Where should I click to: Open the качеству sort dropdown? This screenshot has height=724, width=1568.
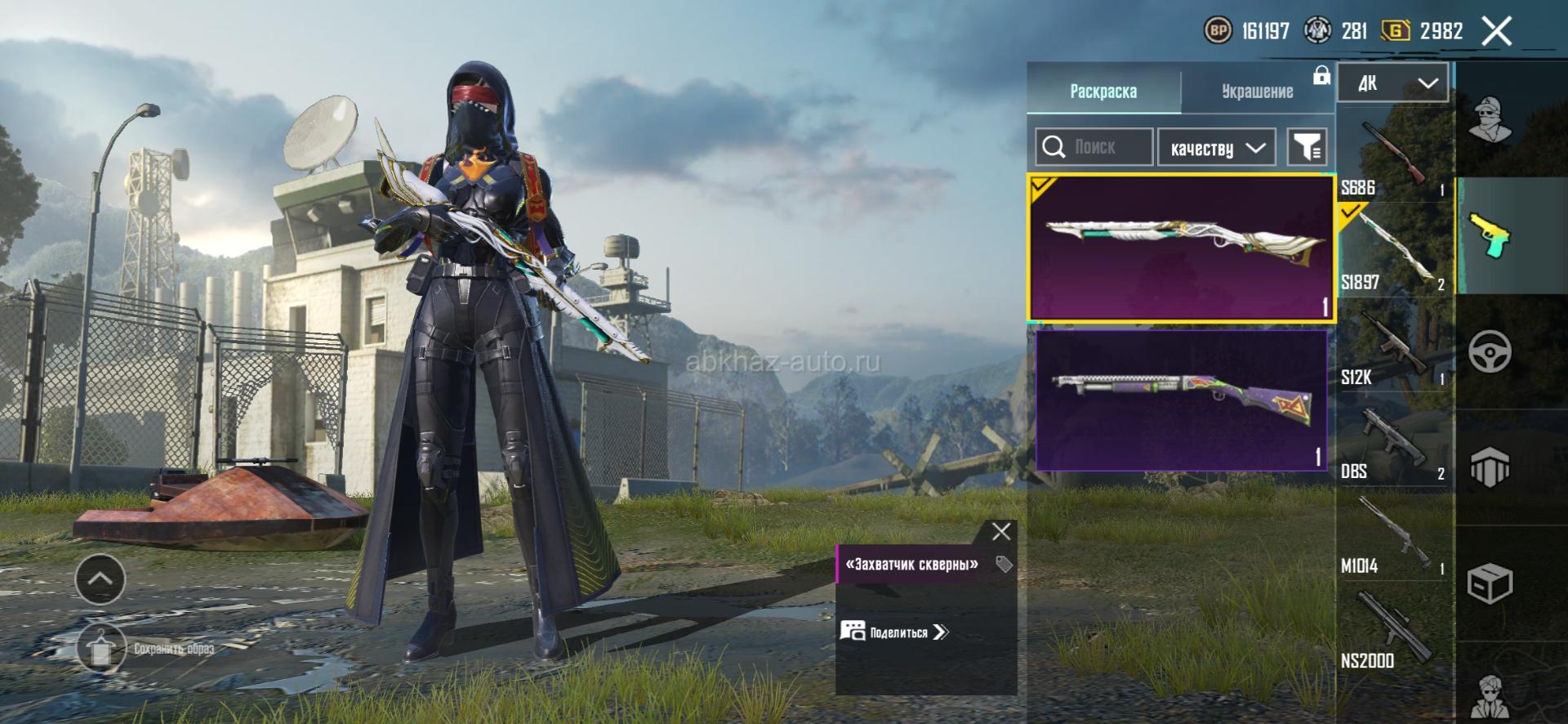1217,148
